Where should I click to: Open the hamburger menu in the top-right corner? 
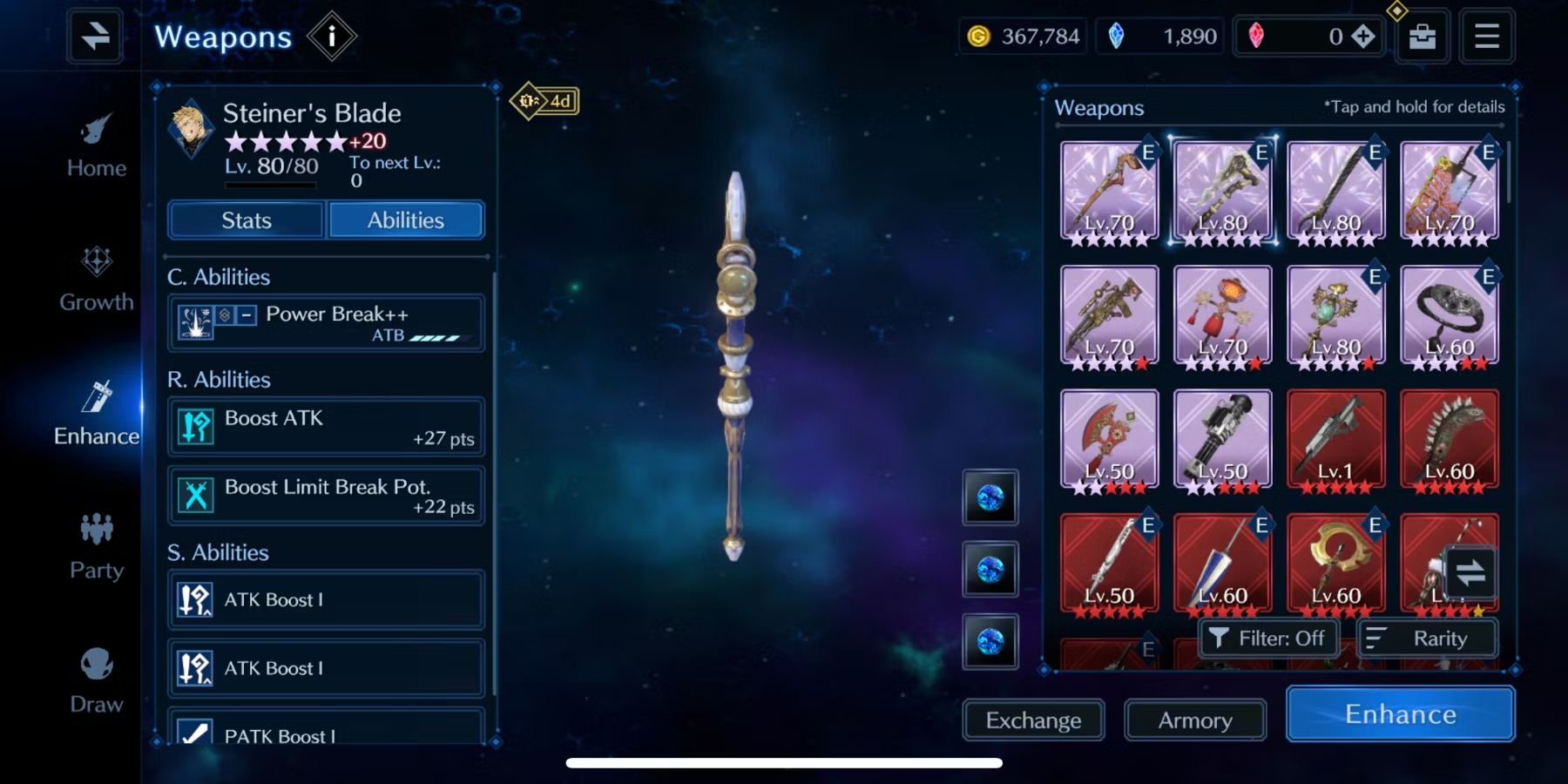coord(1487,36)
